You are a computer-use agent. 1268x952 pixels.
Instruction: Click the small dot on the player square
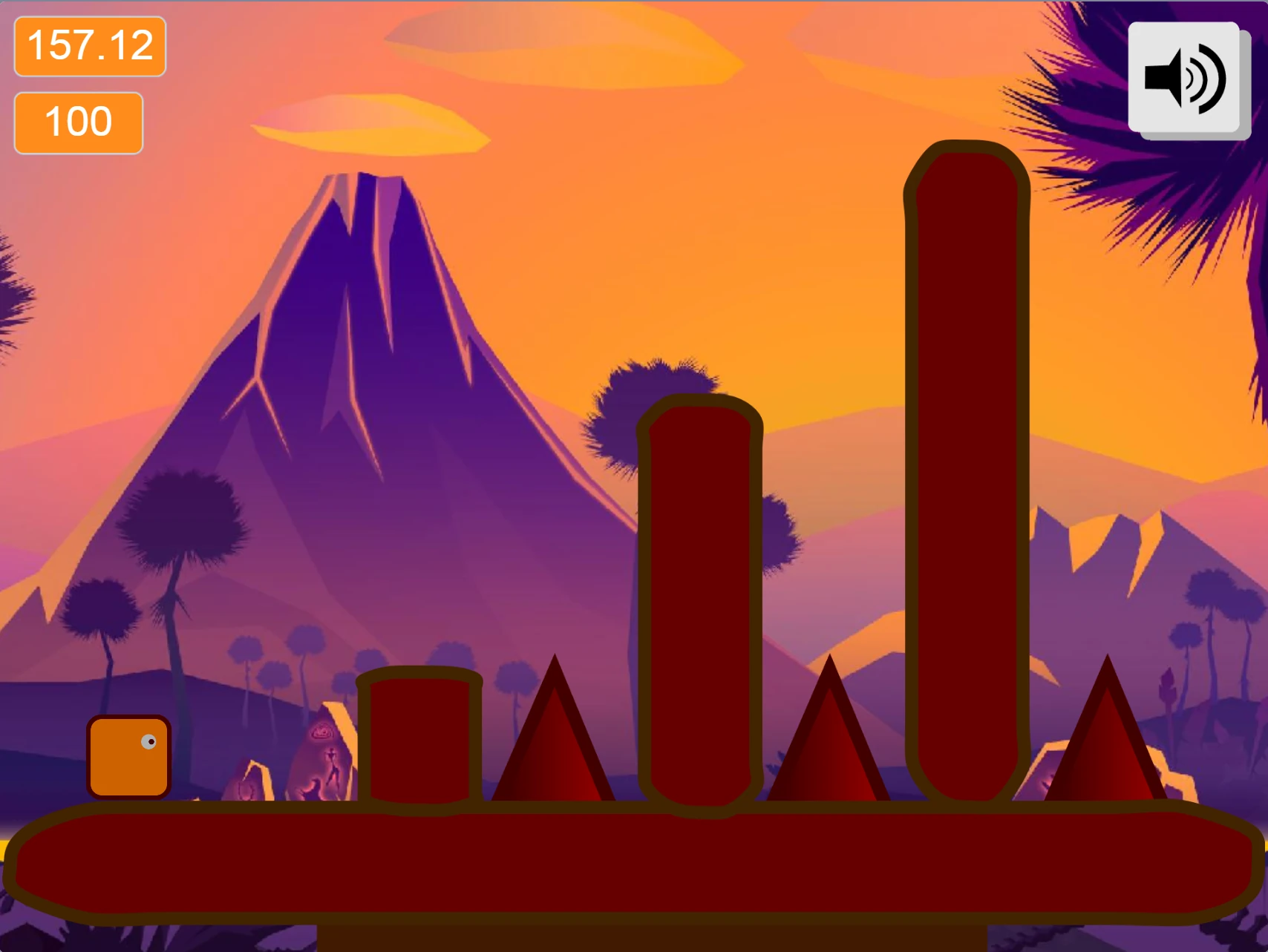click(x=151, y=740)
